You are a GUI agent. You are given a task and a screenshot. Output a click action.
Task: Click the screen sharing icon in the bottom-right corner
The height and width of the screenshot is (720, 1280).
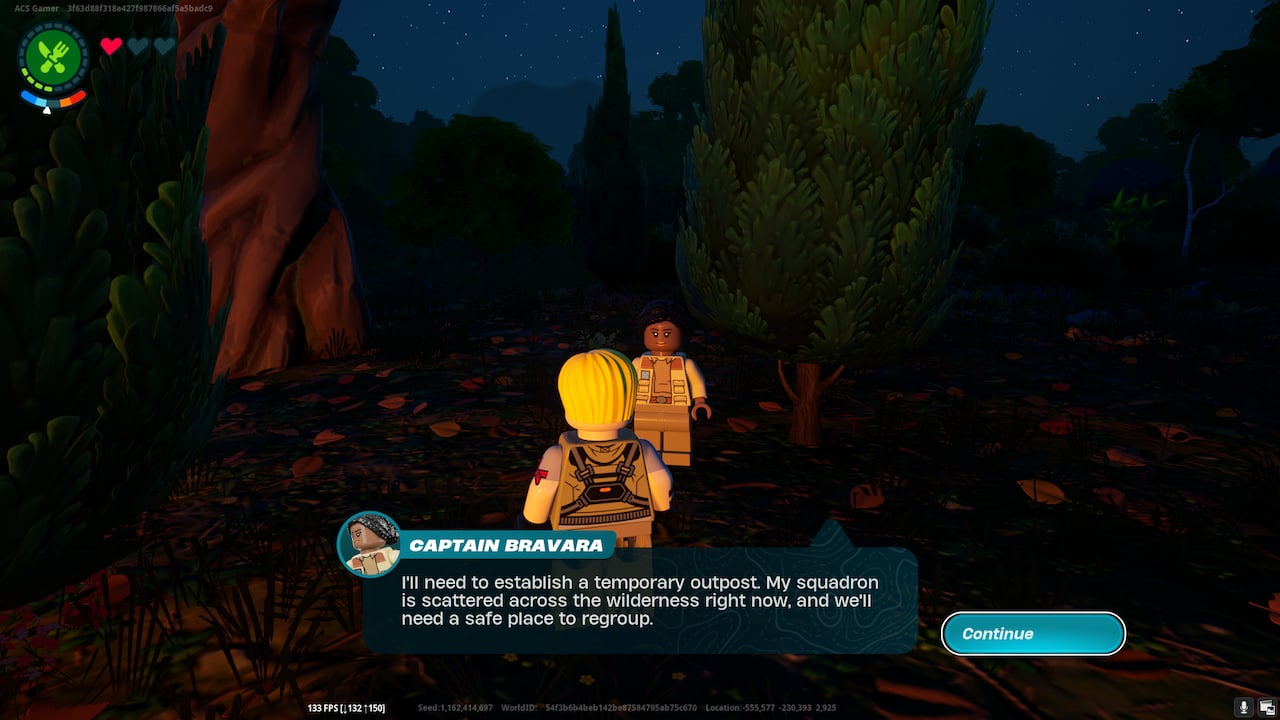[1267, 705]
